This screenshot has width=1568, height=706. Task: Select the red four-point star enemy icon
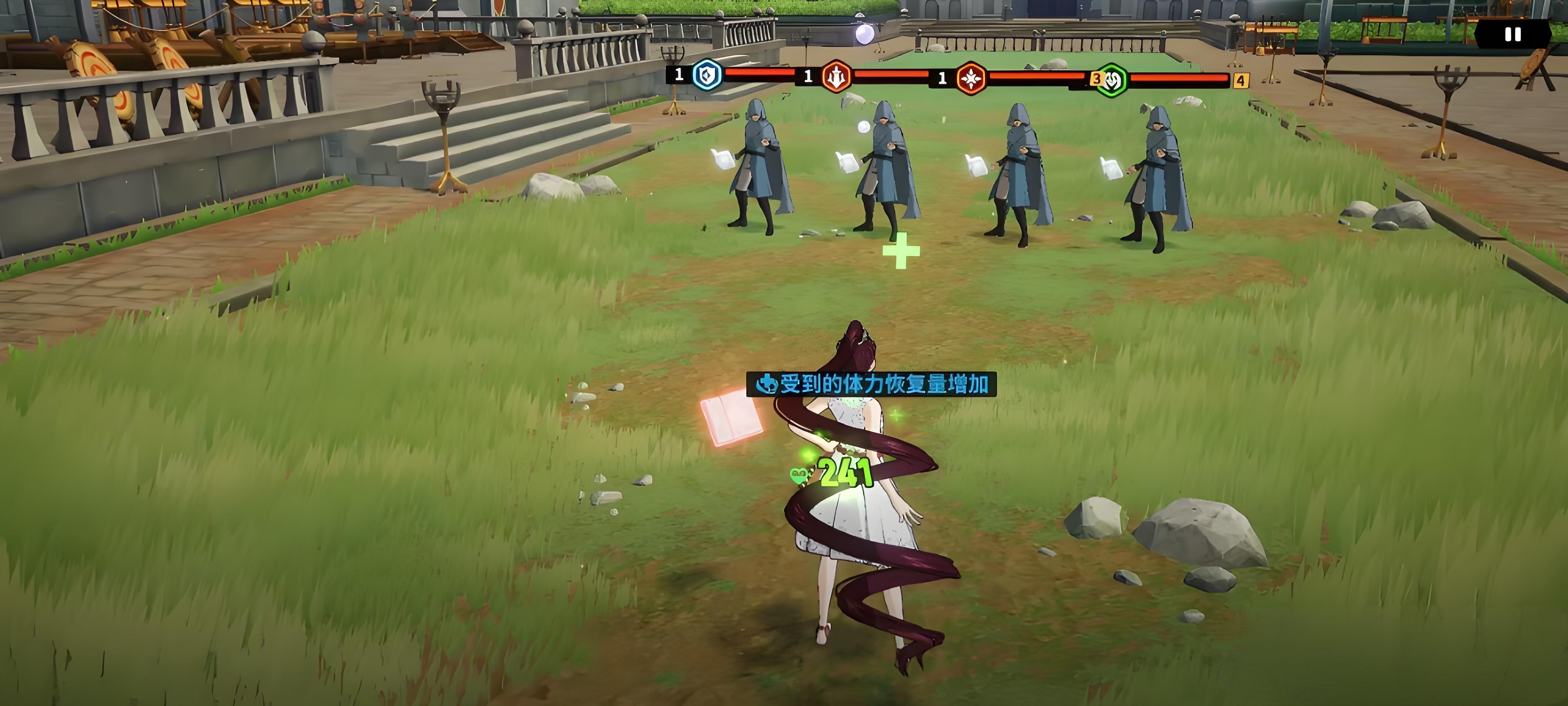(970, 78)
